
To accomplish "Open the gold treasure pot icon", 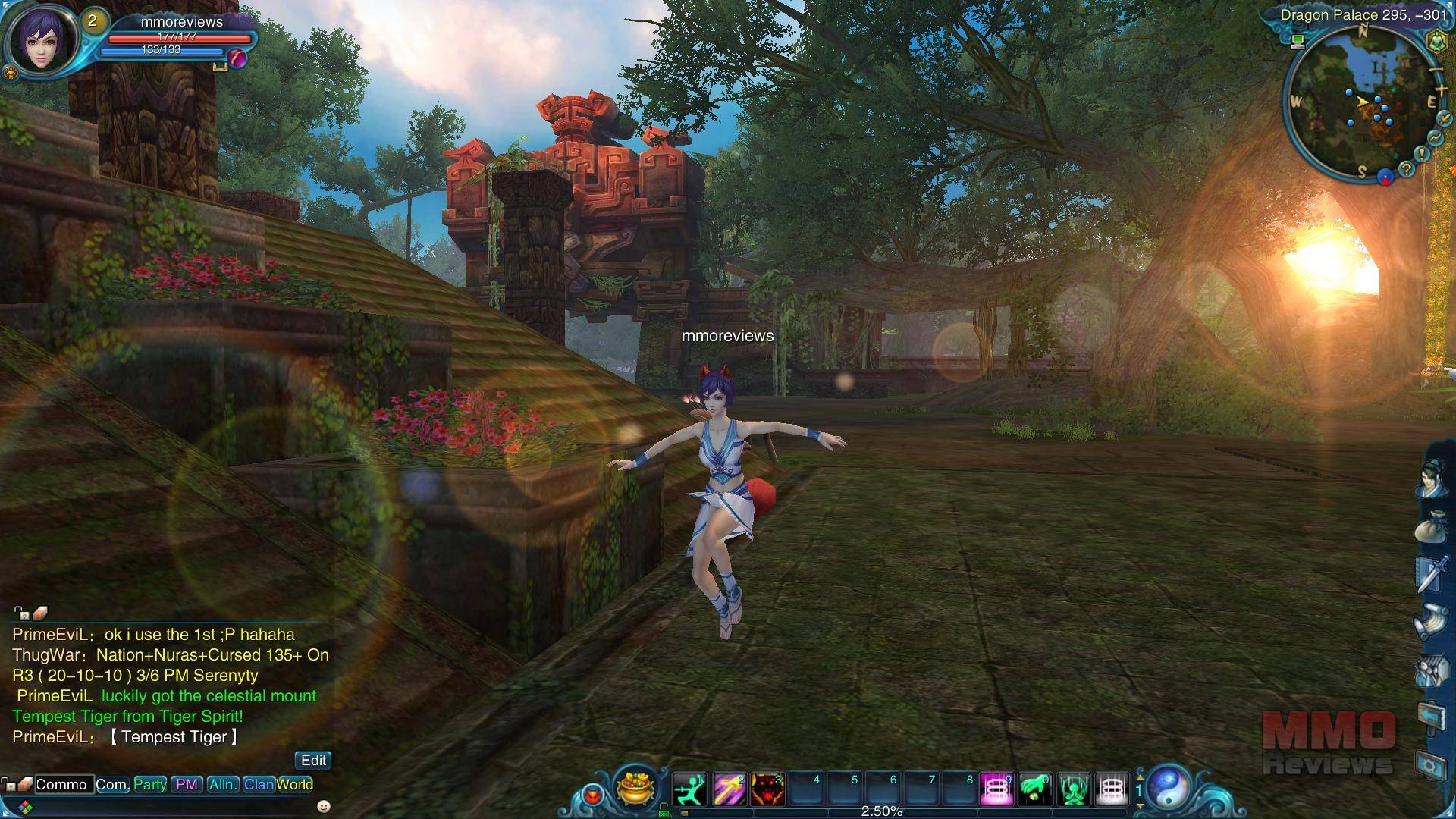I will 635,787.
